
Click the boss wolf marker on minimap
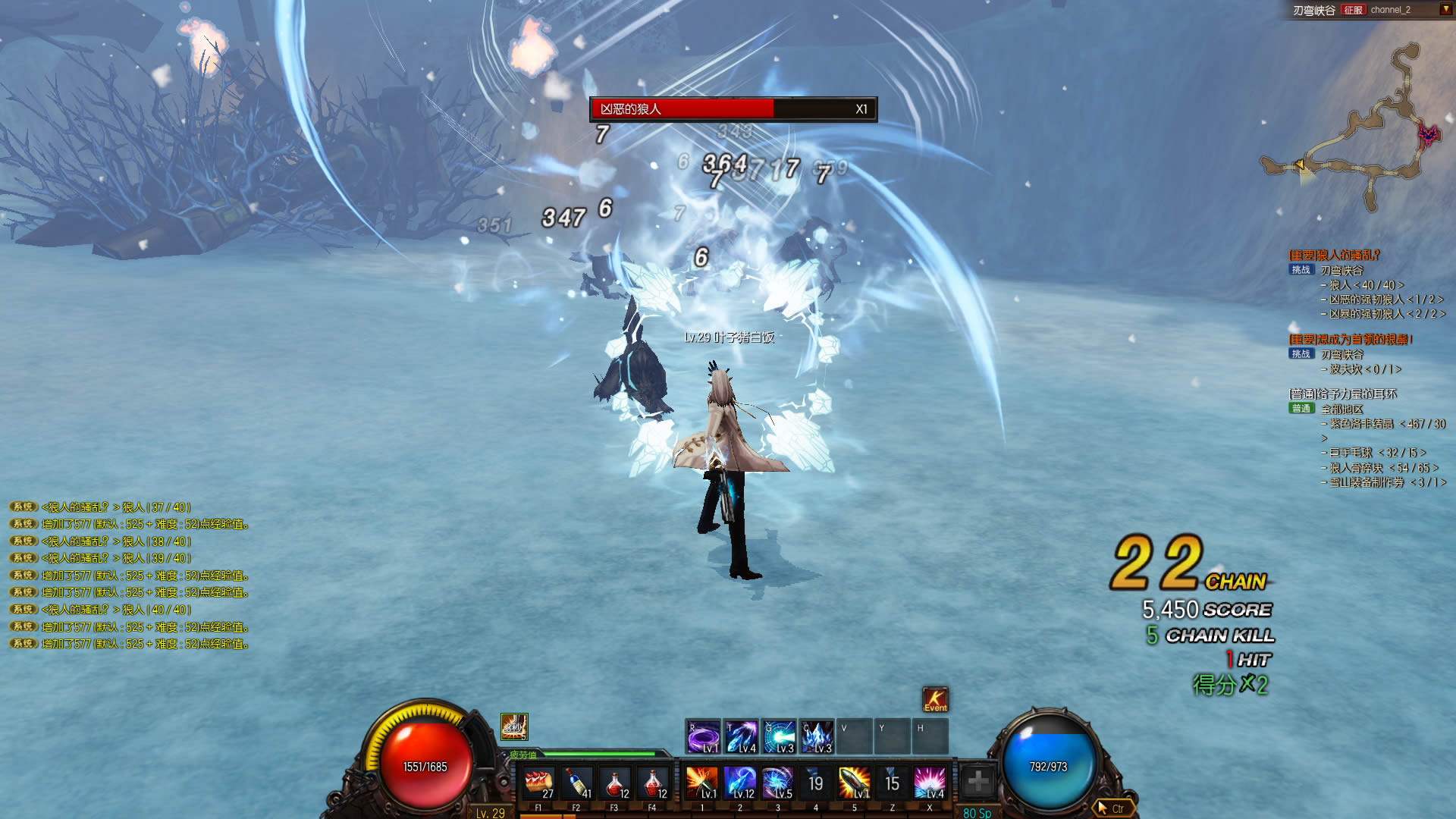(1428, 136)
